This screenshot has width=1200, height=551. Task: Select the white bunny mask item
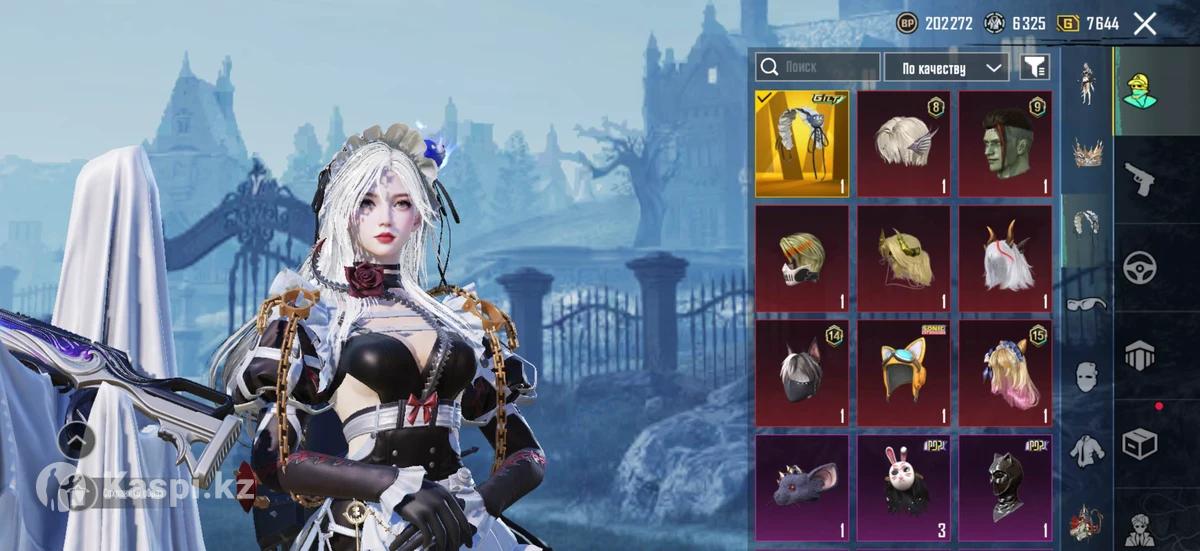pyautogui.click(x=903, y=485)
